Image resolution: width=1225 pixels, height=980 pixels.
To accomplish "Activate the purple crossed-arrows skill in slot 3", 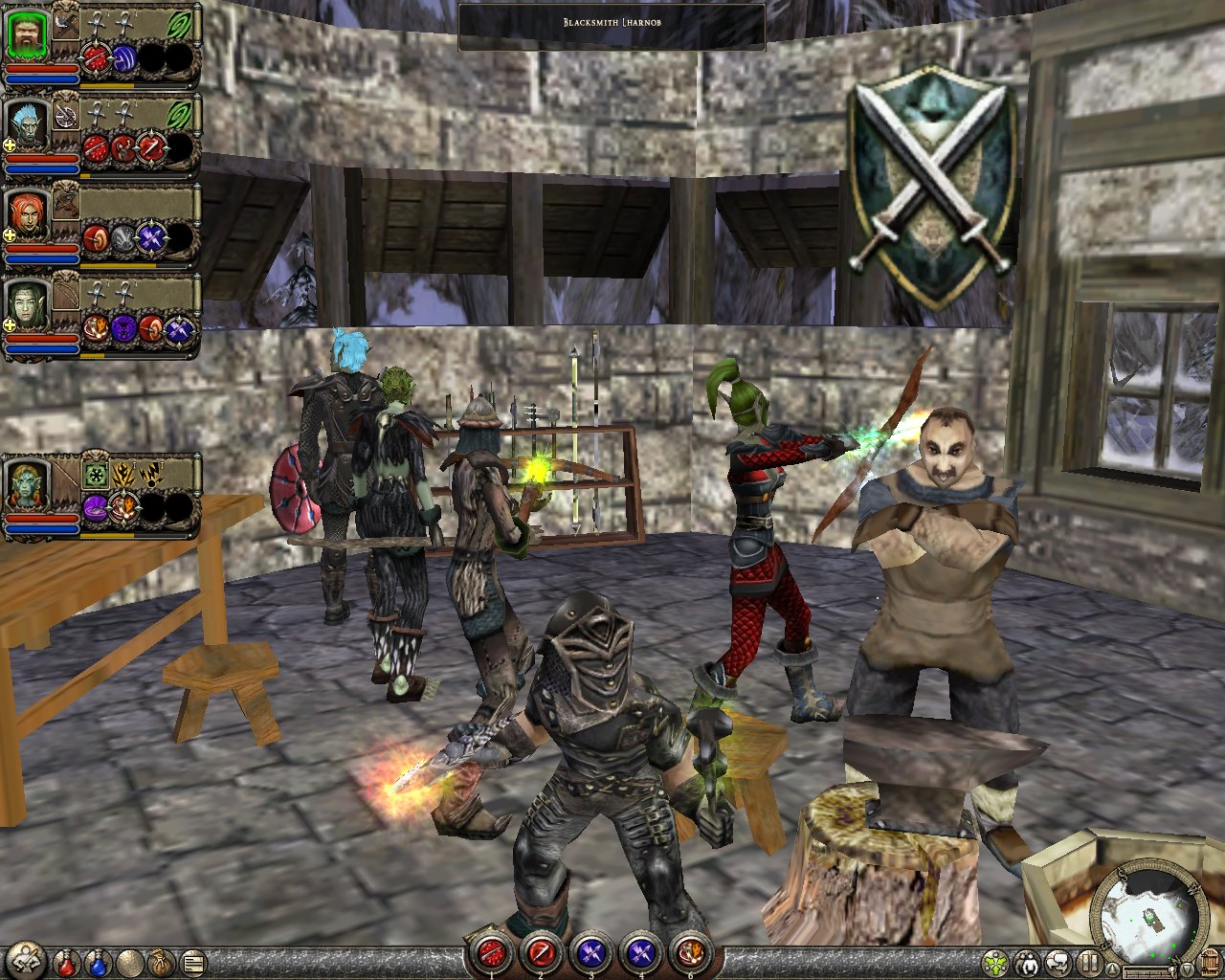I will click(x=590, y=952).
